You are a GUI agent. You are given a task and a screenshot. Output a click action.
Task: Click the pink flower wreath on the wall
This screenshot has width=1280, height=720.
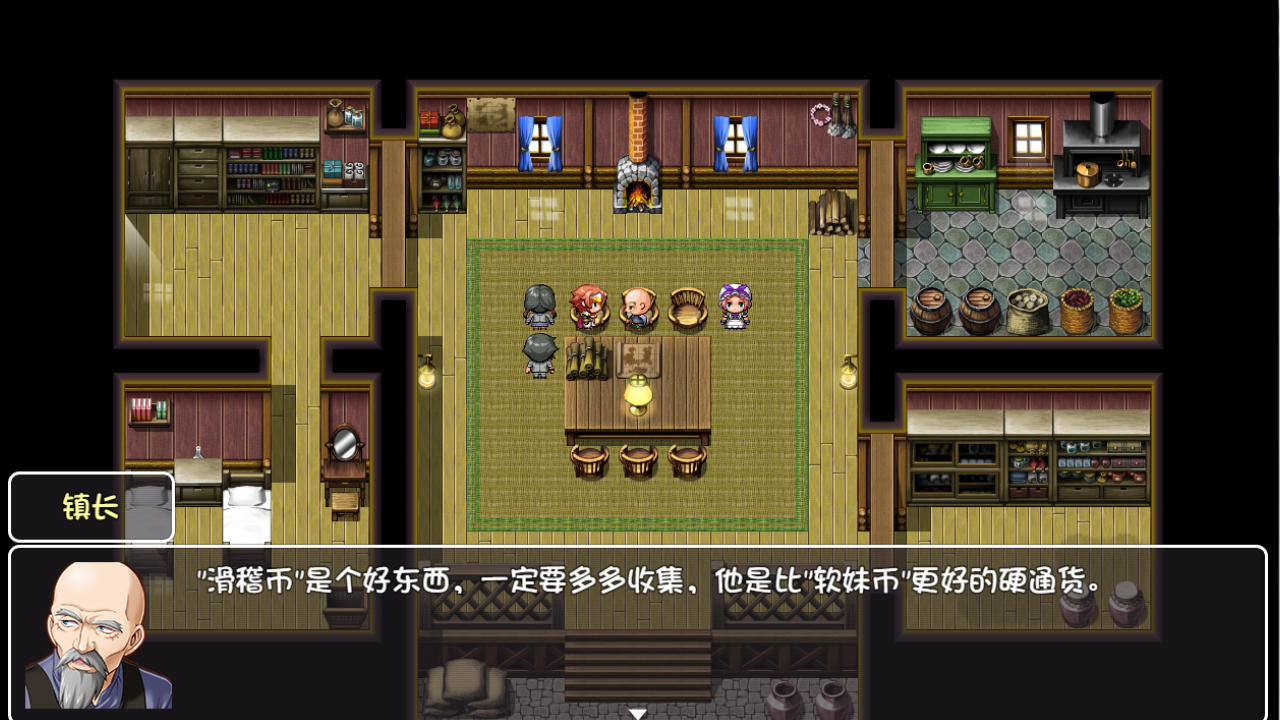(x=818, y=114)
